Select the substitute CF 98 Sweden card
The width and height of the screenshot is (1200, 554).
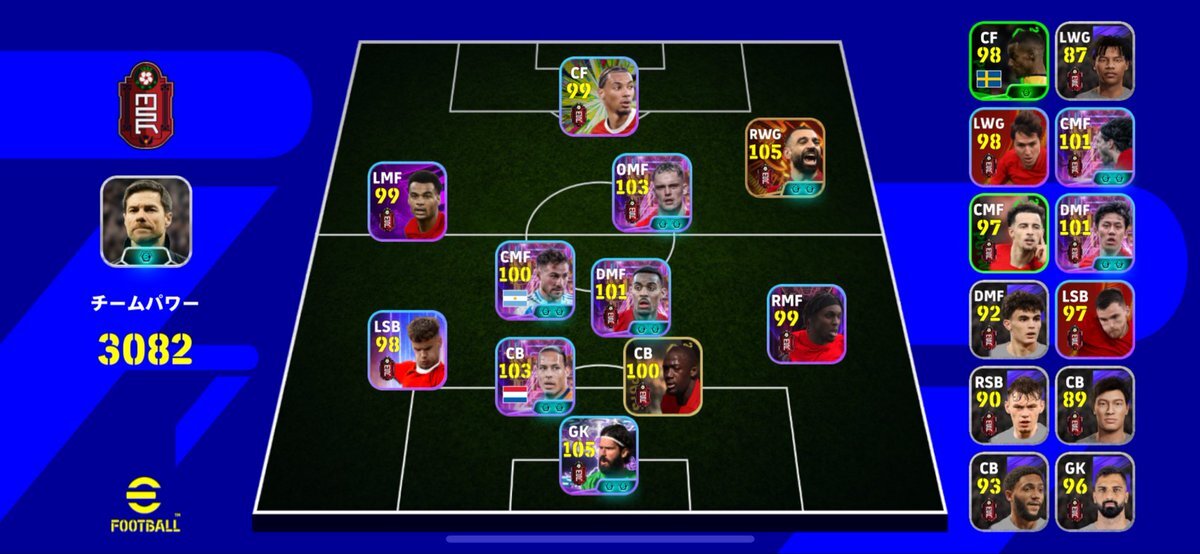click(x=1009, y=60)
